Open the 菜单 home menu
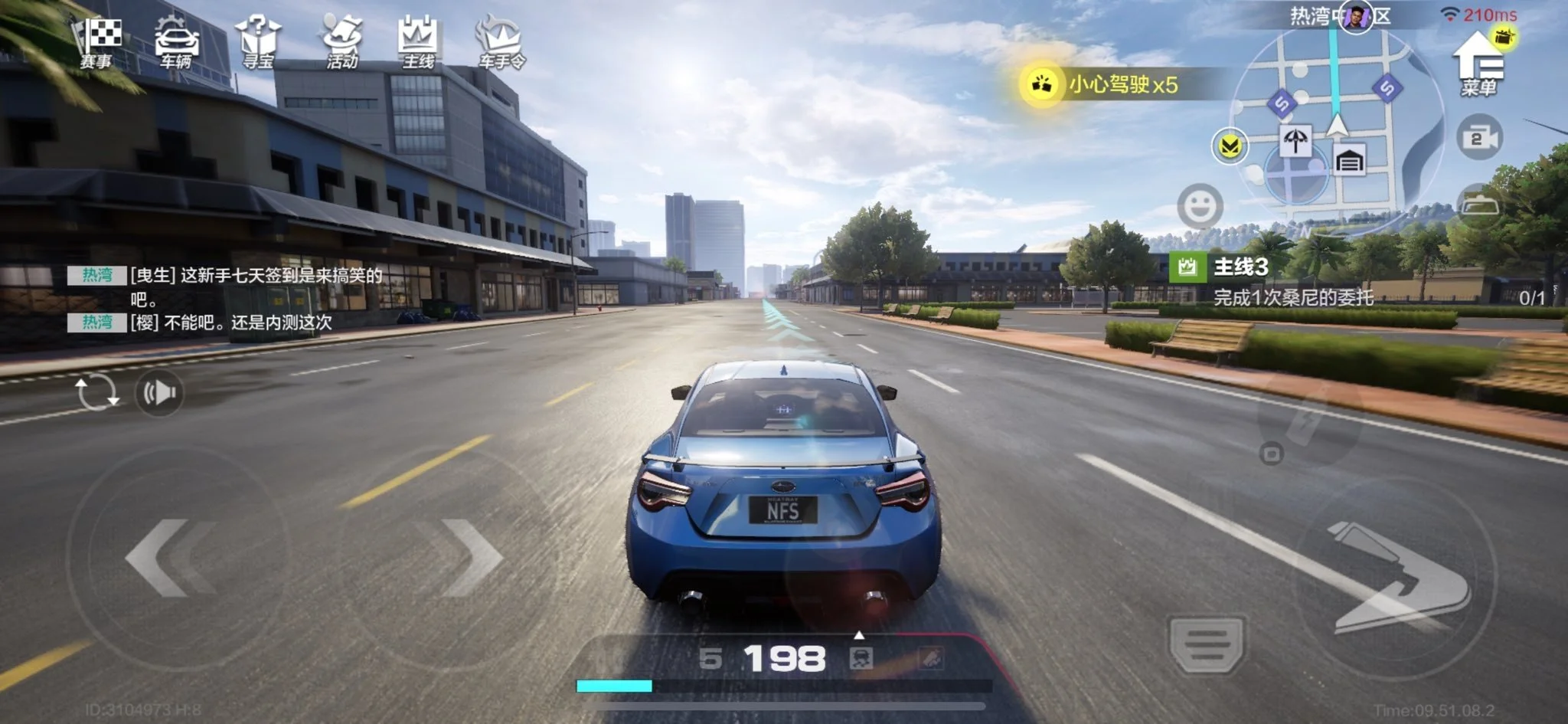Screen dimensions: 1568x724 pos(1478,65)
